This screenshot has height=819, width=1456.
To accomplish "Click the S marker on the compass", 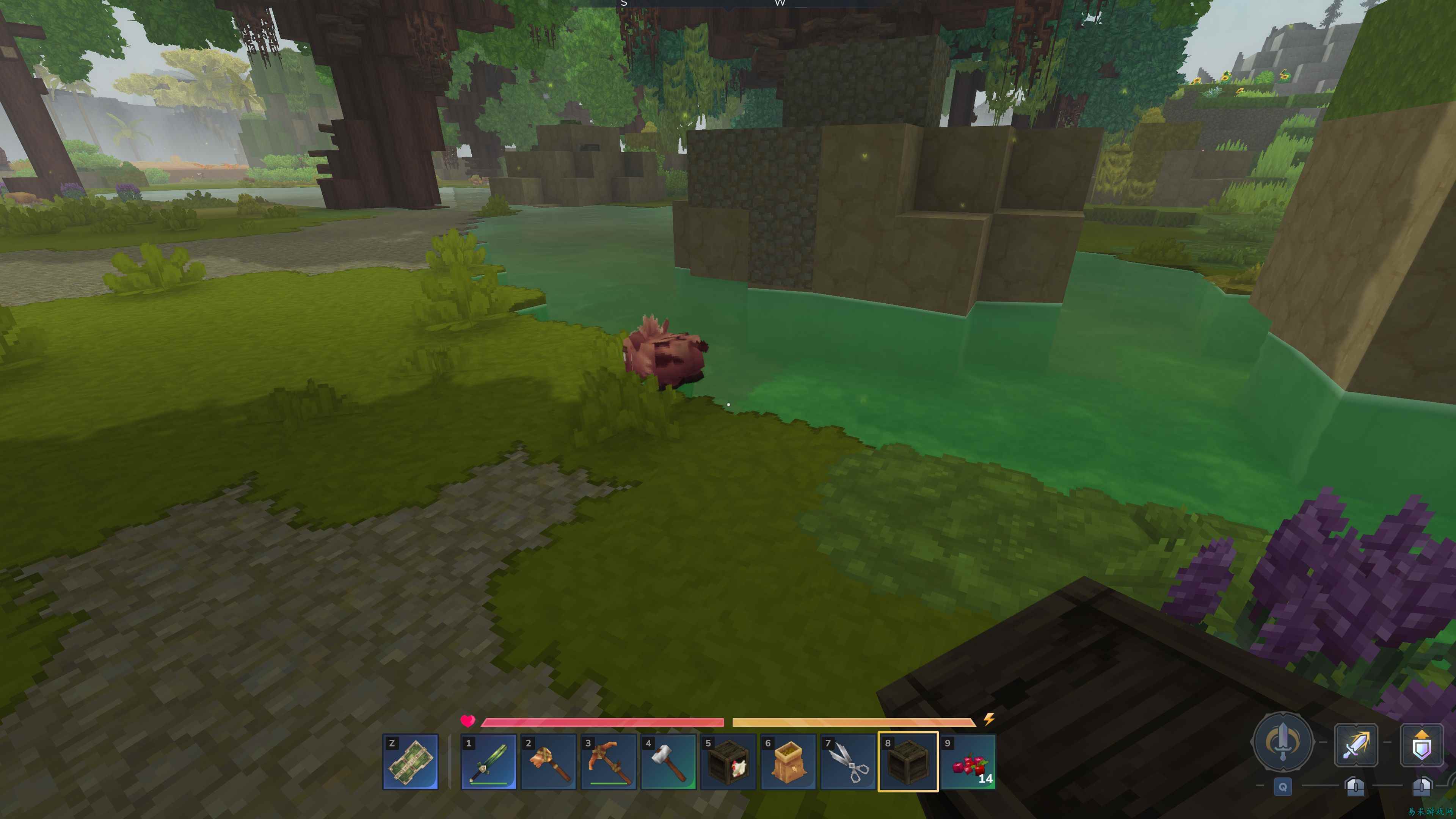I will coord(624,4).
